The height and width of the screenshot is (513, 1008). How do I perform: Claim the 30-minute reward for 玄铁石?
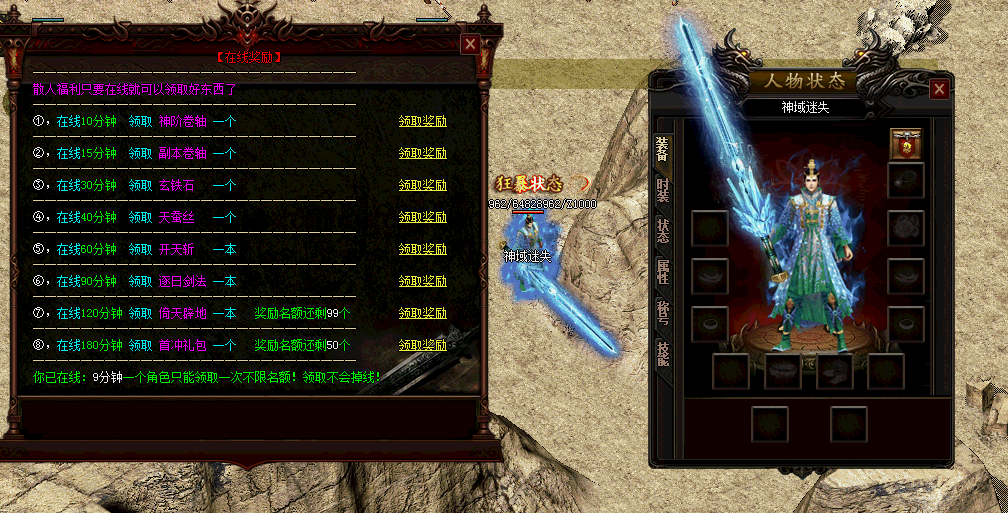coord(422,186)
